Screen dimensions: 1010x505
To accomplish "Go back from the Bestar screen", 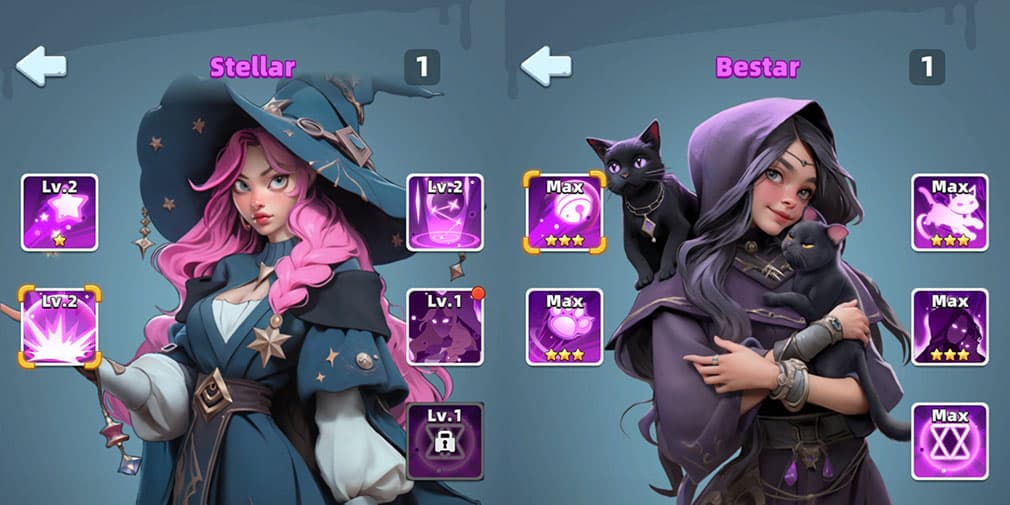I will click(546, 66).
